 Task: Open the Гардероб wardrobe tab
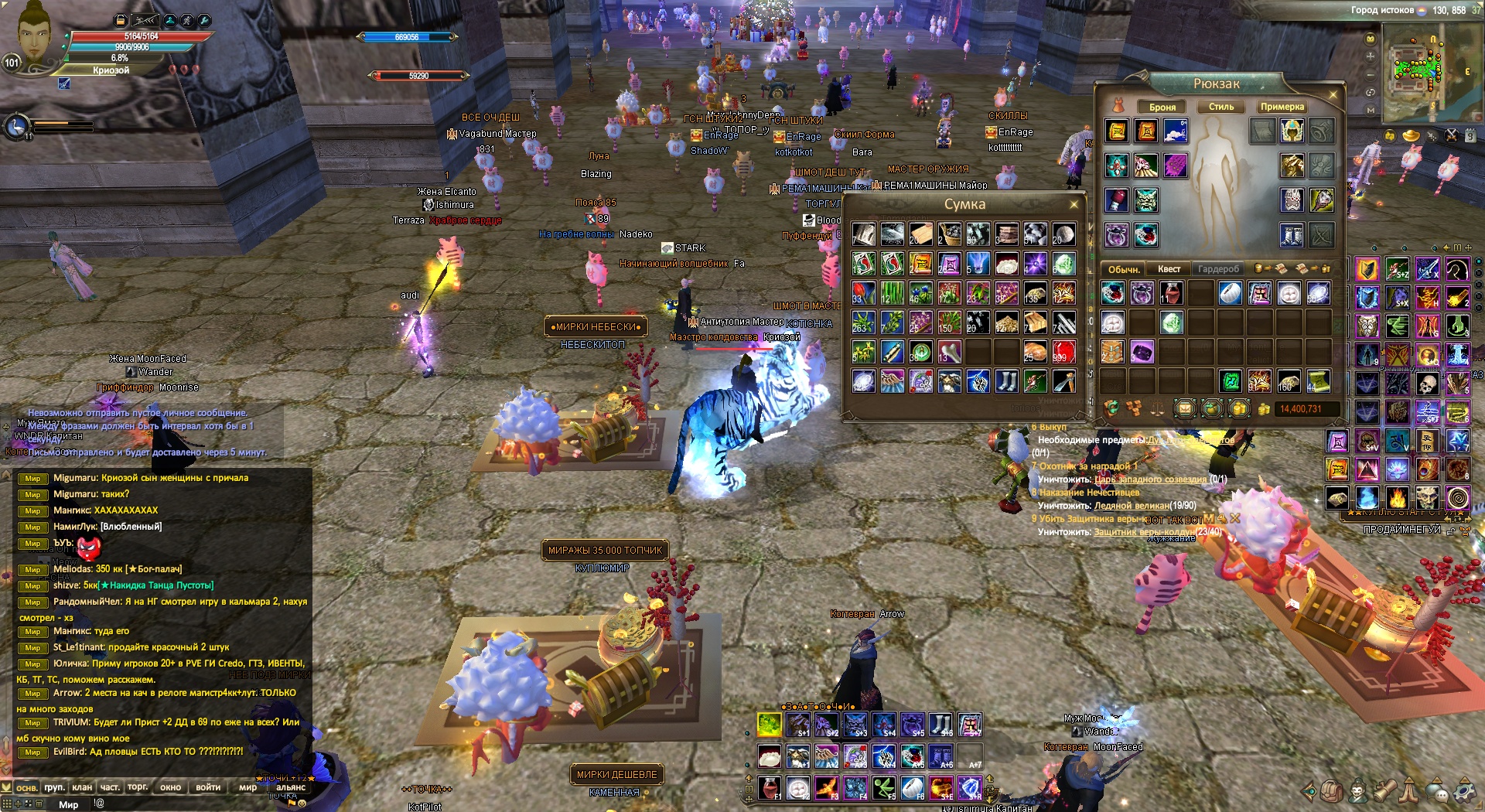pos(1218,269)
